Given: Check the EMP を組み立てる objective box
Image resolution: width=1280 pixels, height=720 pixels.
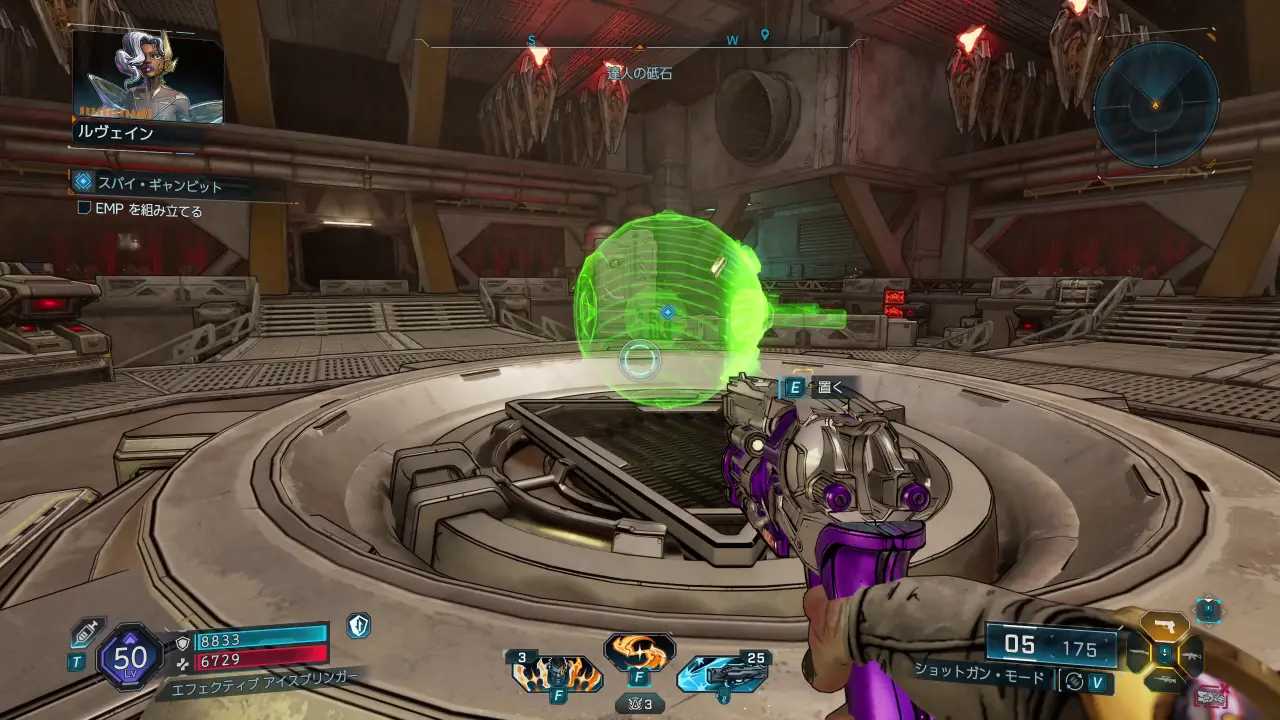Looking at the screenshot, I should coord(85,210).
